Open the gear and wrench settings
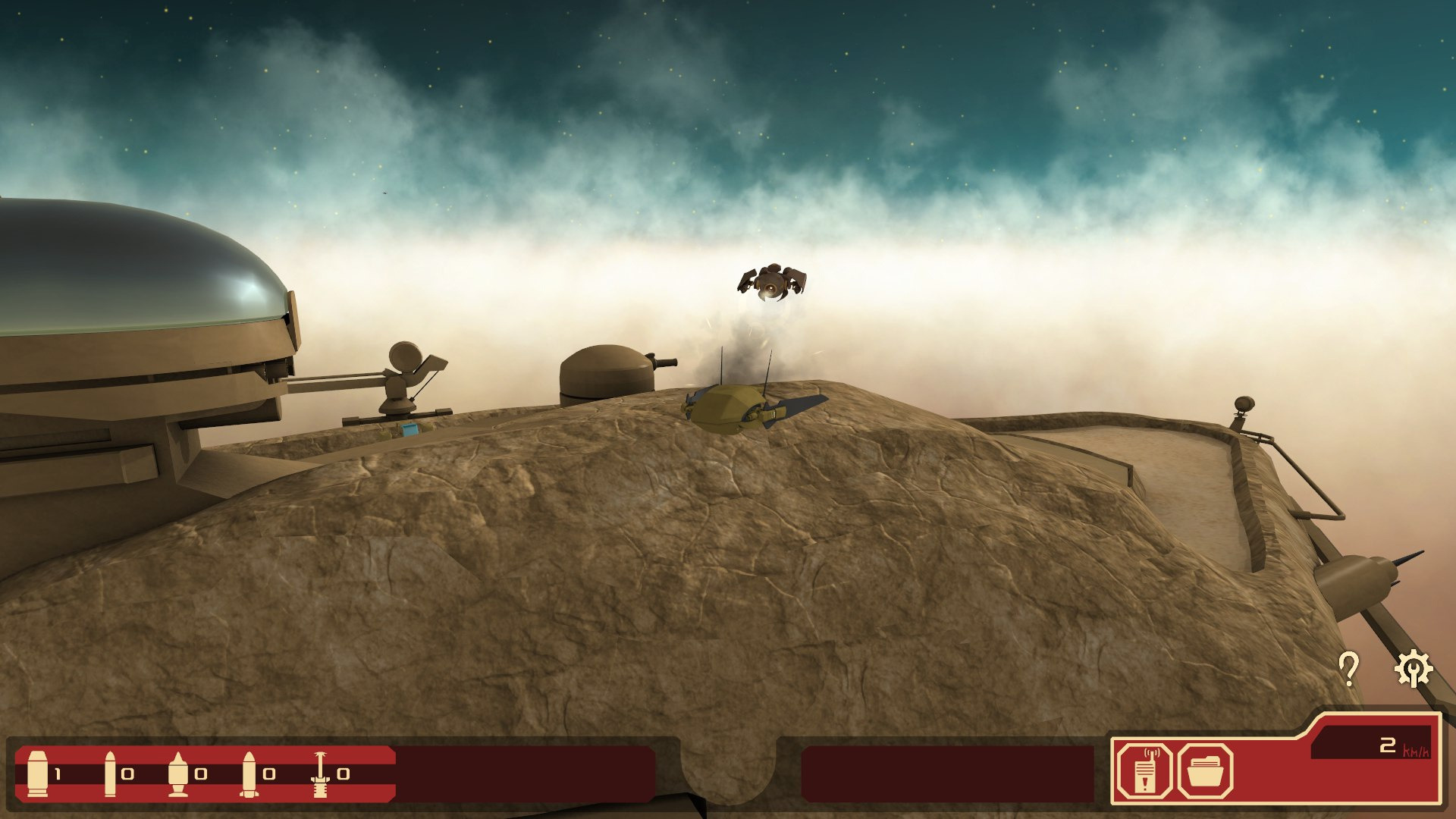The image size is (1456, 819). (1414, 669)
